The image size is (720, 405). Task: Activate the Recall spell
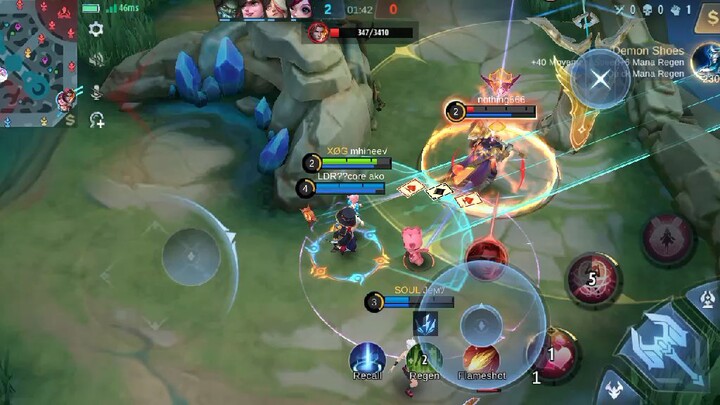tap(367, 358)
